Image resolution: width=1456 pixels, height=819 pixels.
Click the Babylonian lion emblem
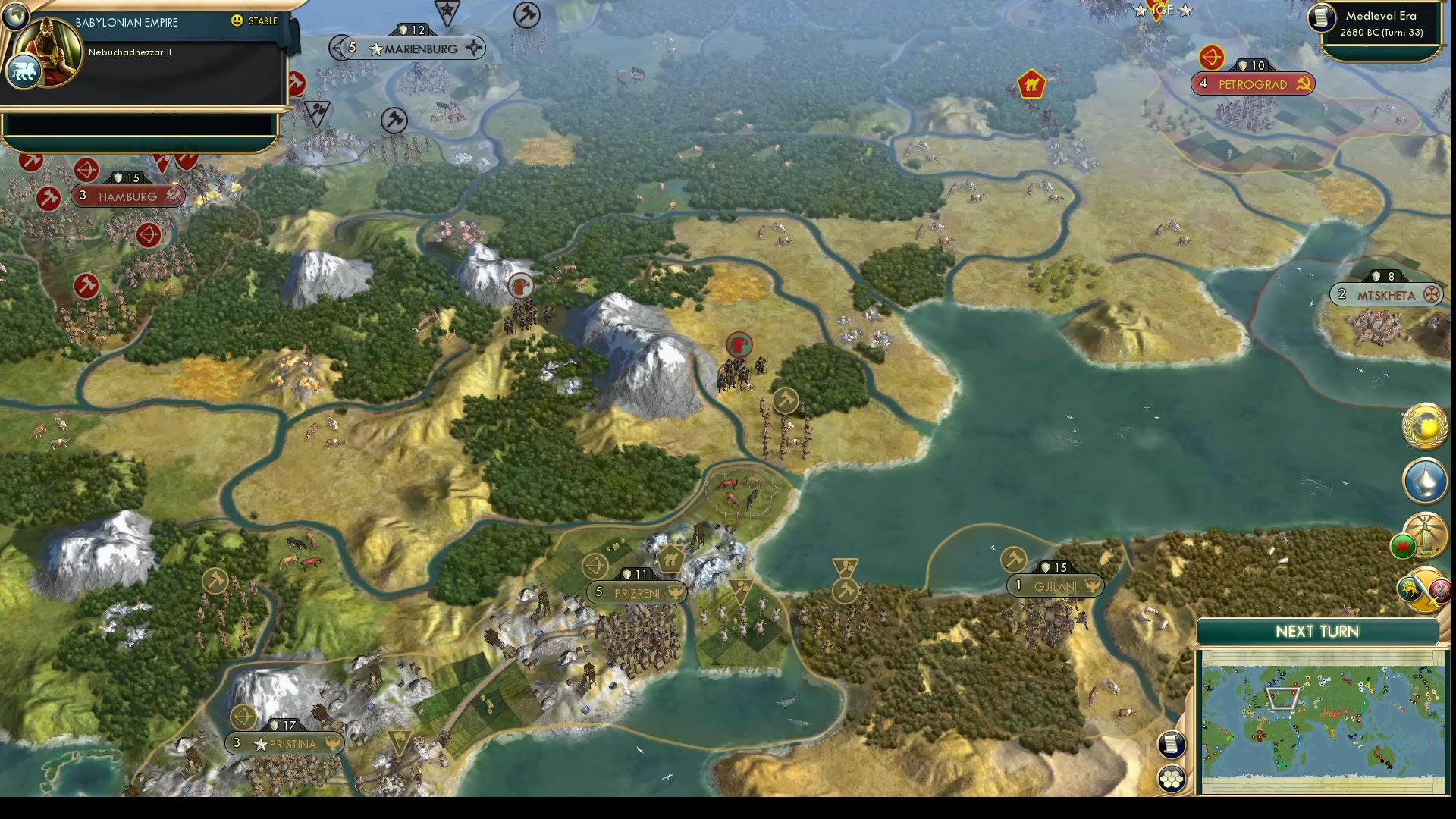[24, 71]
